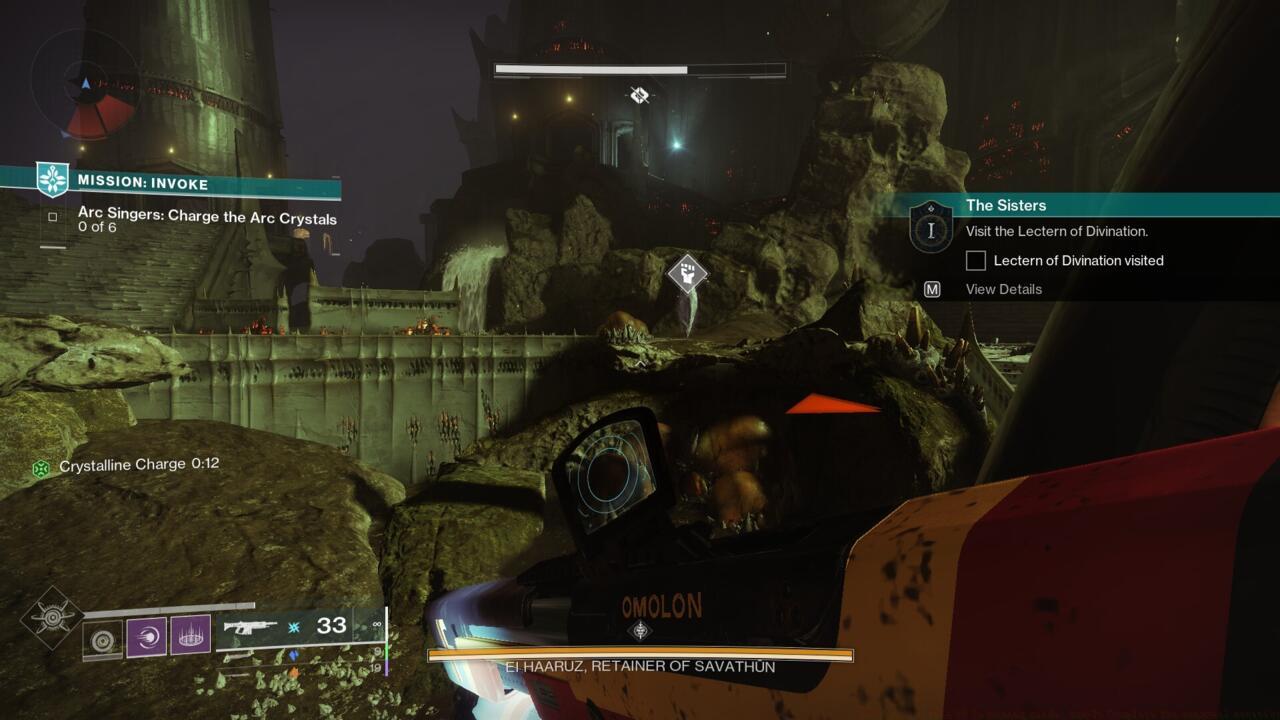
Task: Select the Void super diamond icon
Action: point(53,618)
